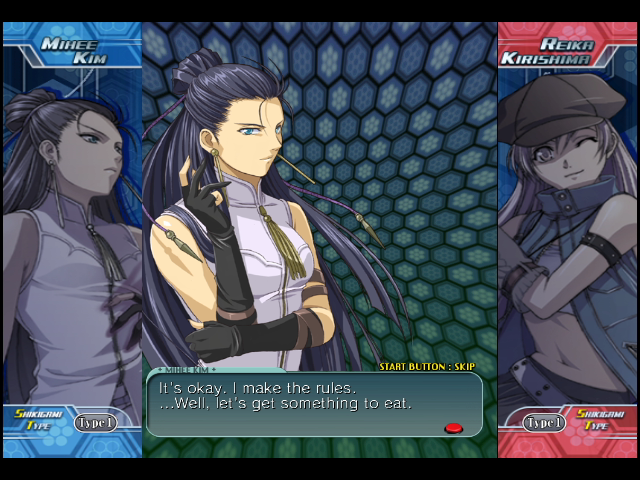Screen dimensions: 640x480
Task: Select the Type 1 badge under Mihee Kim
Action: point(95,423)
